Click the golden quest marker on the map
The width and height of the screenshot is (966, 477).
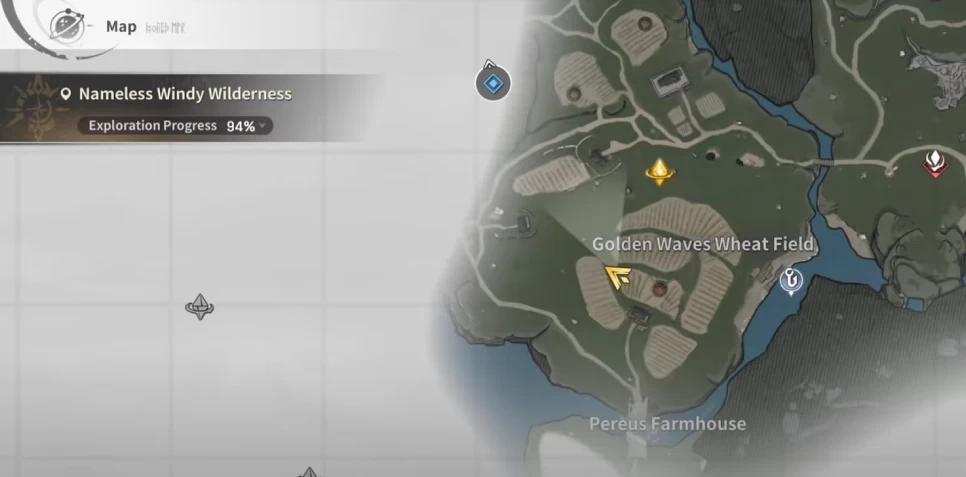pos(658,172)
